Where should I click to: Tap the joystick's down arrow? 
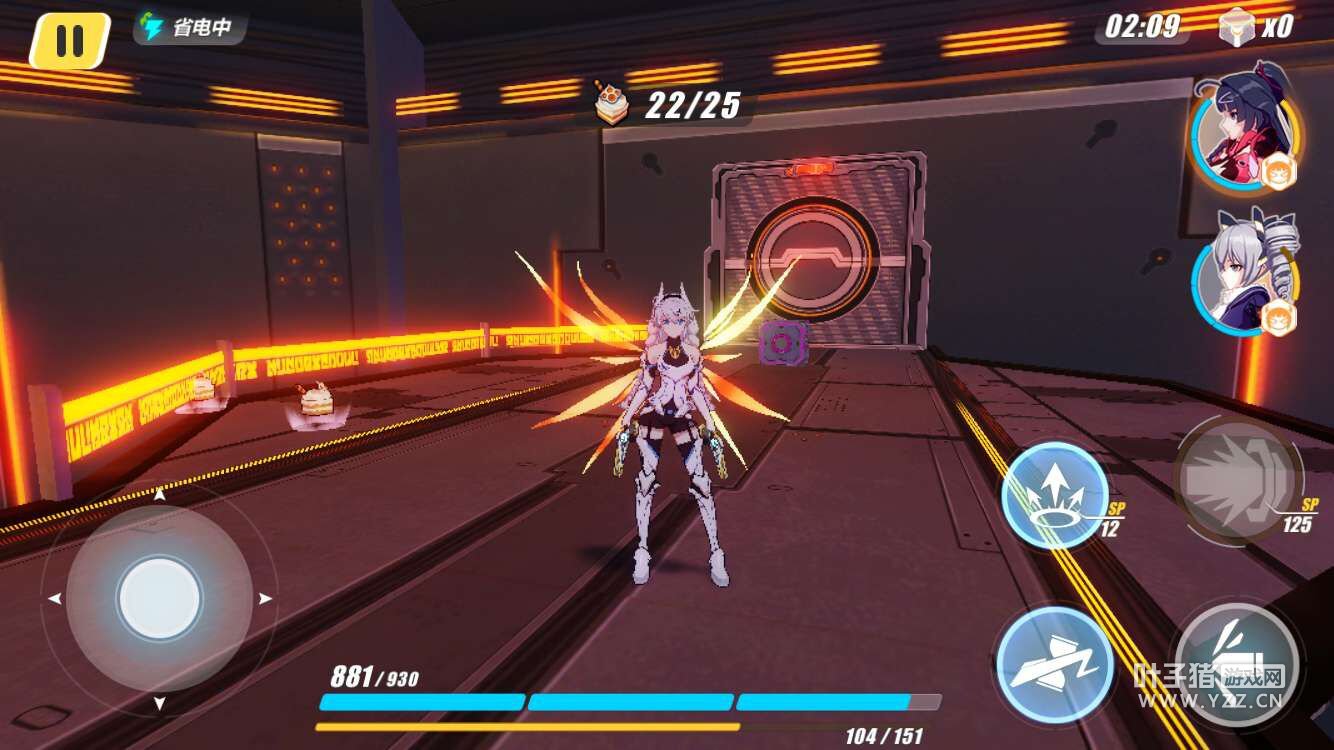(159, 704)
